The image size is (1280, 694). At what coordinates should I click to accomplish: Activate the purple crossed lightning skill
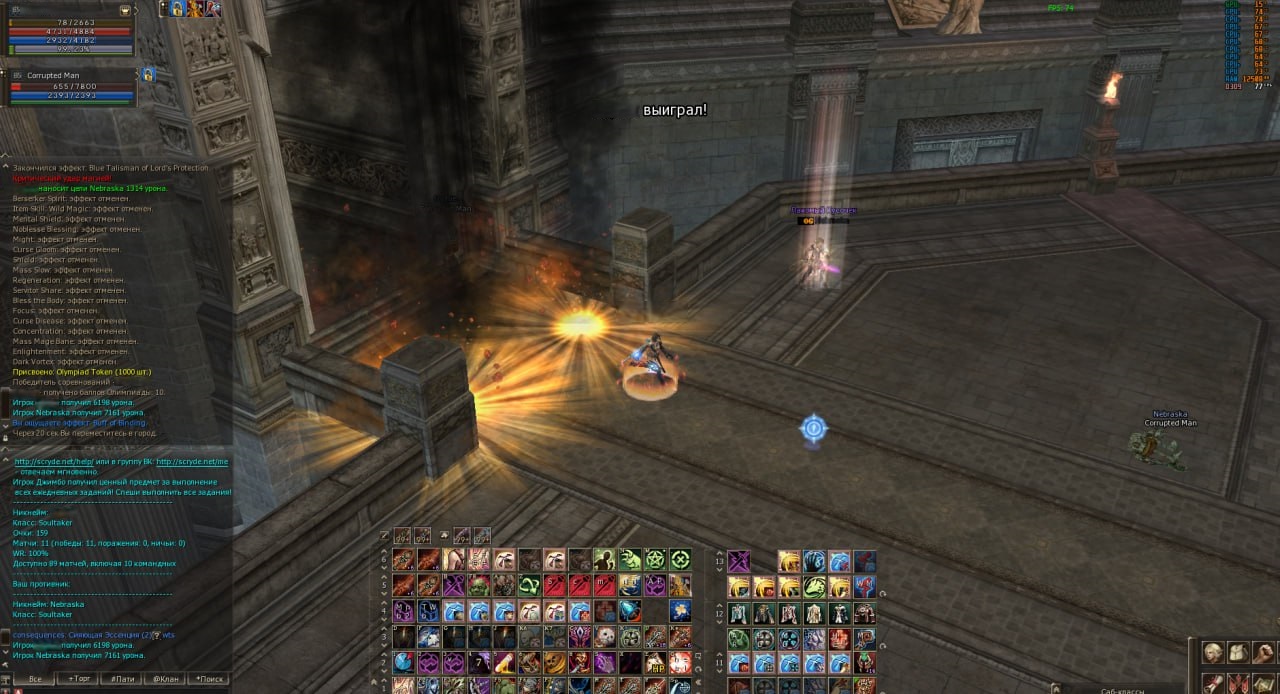click(738, 560)
